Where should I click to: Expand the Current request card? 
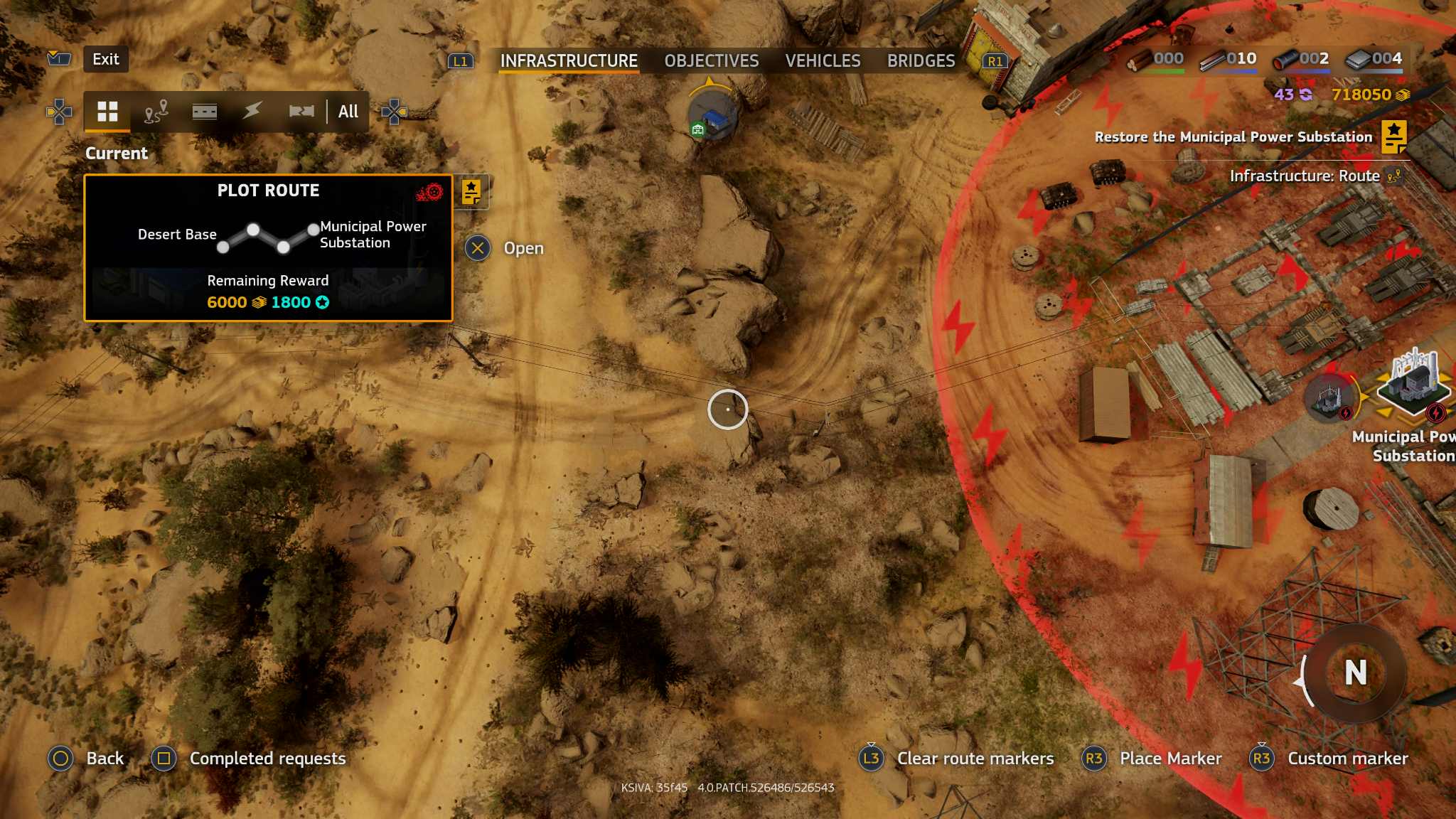(116, 153)
